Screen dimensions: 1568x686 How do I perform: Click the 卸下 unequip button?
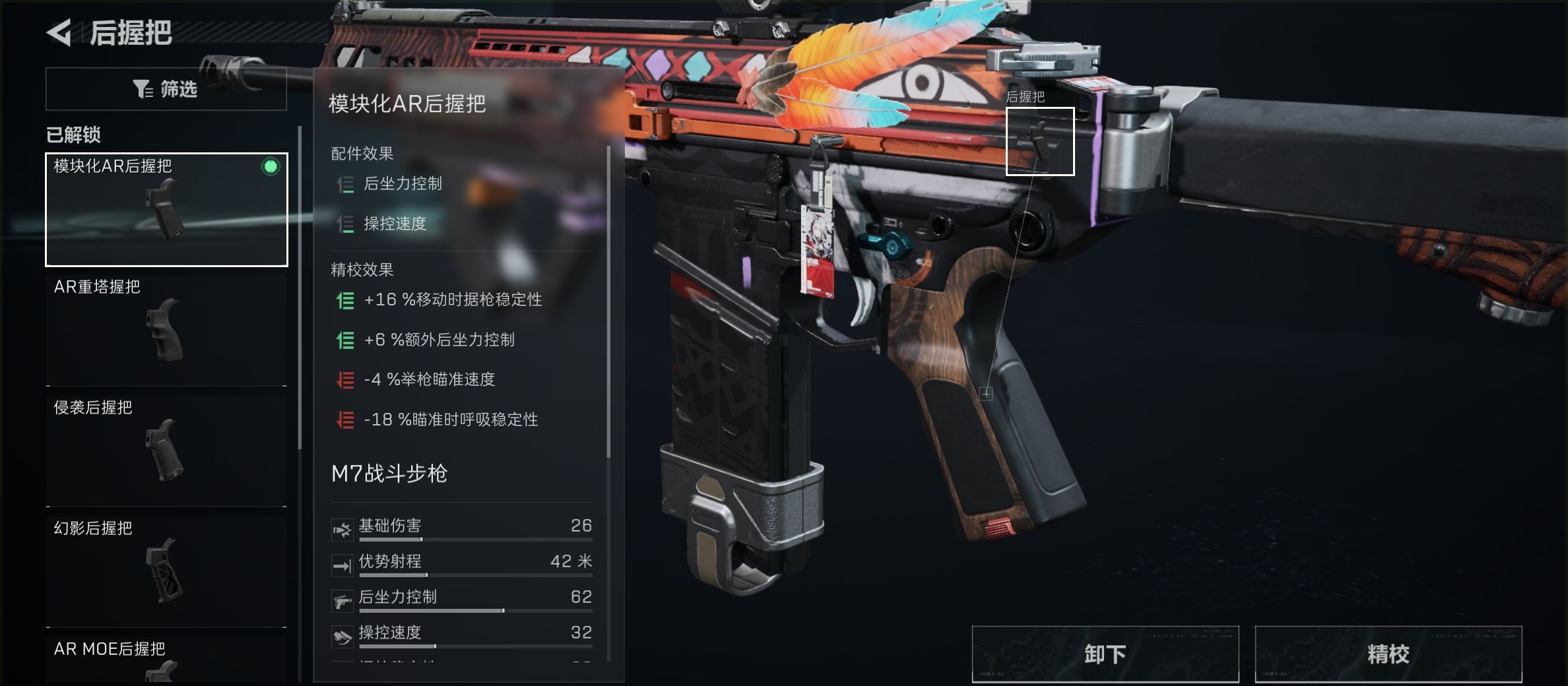tap(1105, 654)
